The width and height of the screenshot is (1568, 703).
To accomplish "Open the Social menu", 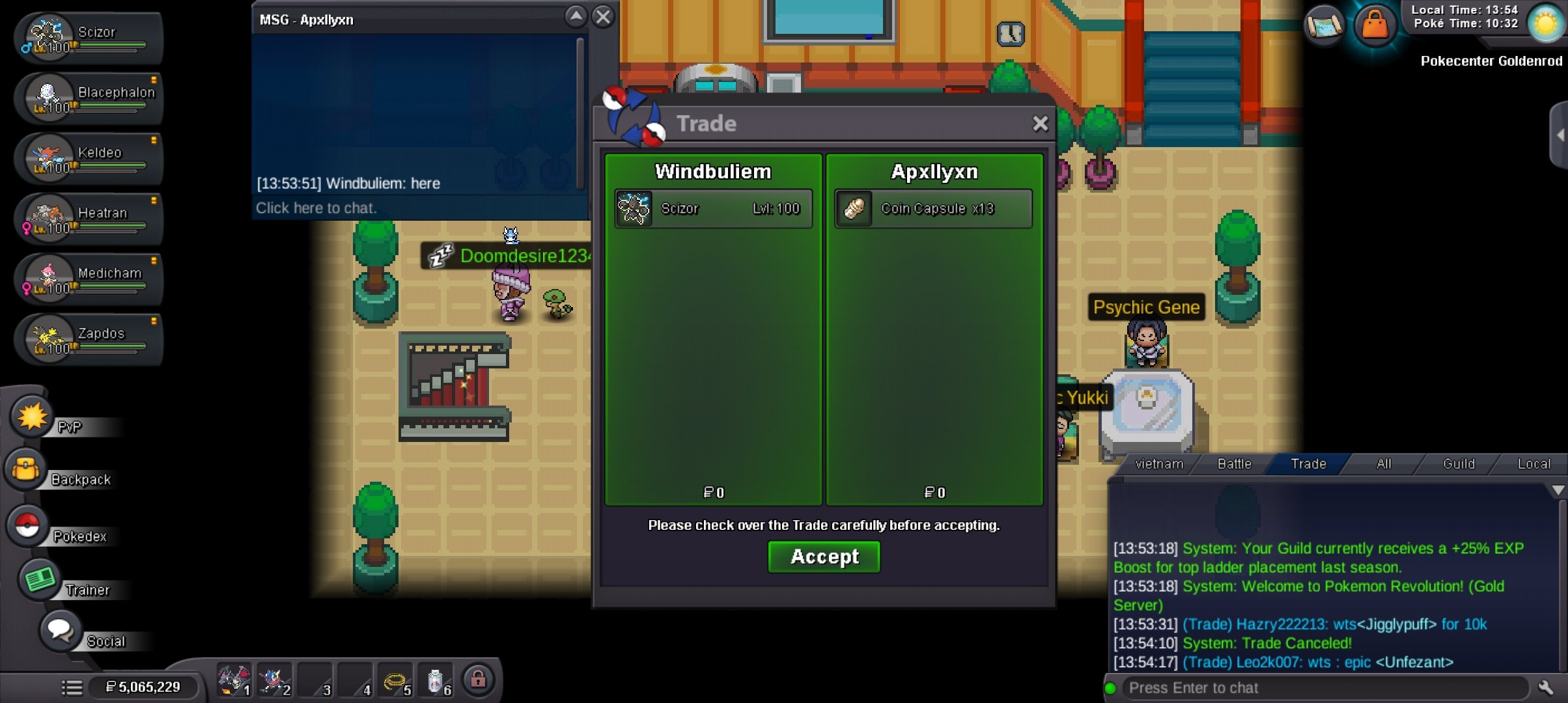I will point(60,630).
